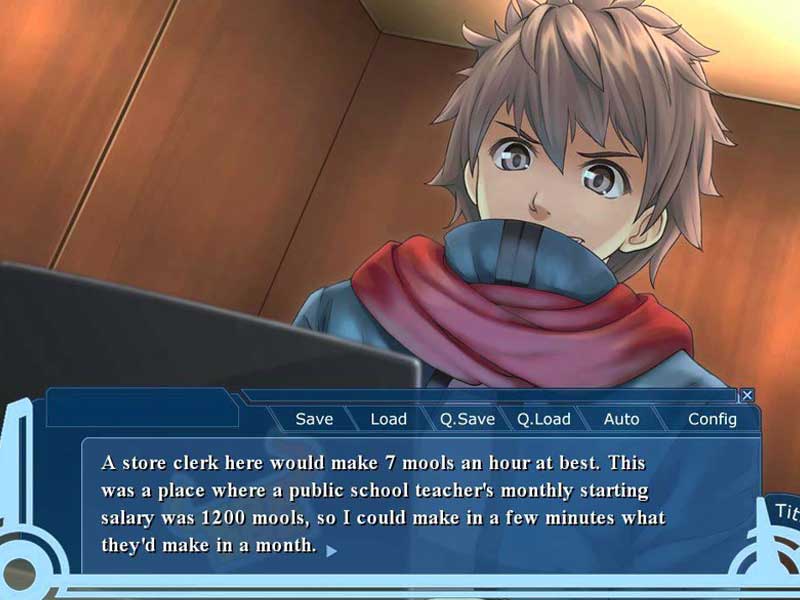Open the Config settings

(712, 419)
